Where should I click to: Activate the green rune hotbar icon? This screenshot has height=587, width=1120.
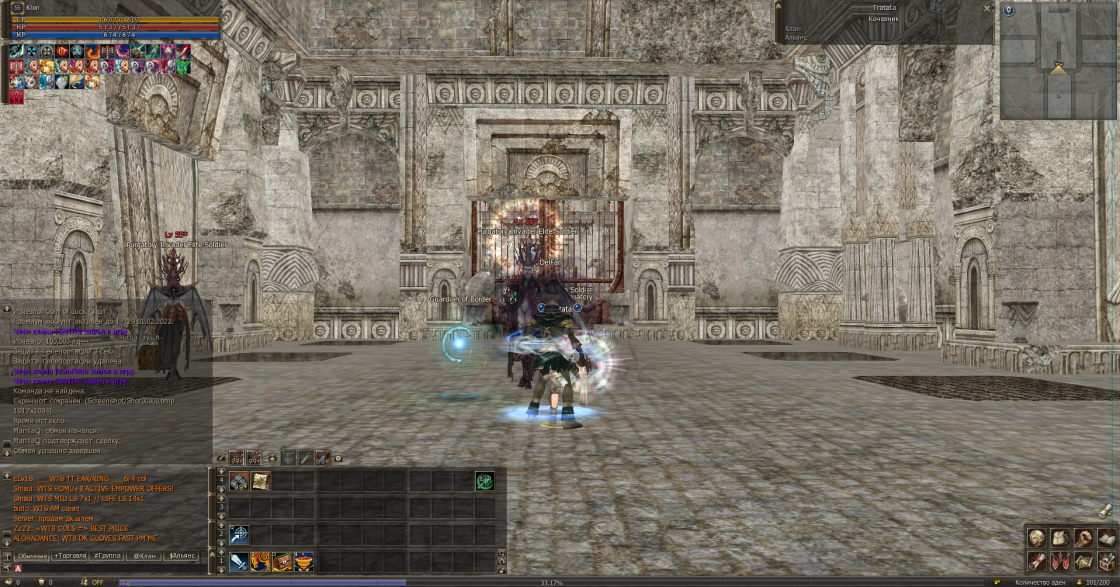[x=484, y=481]
